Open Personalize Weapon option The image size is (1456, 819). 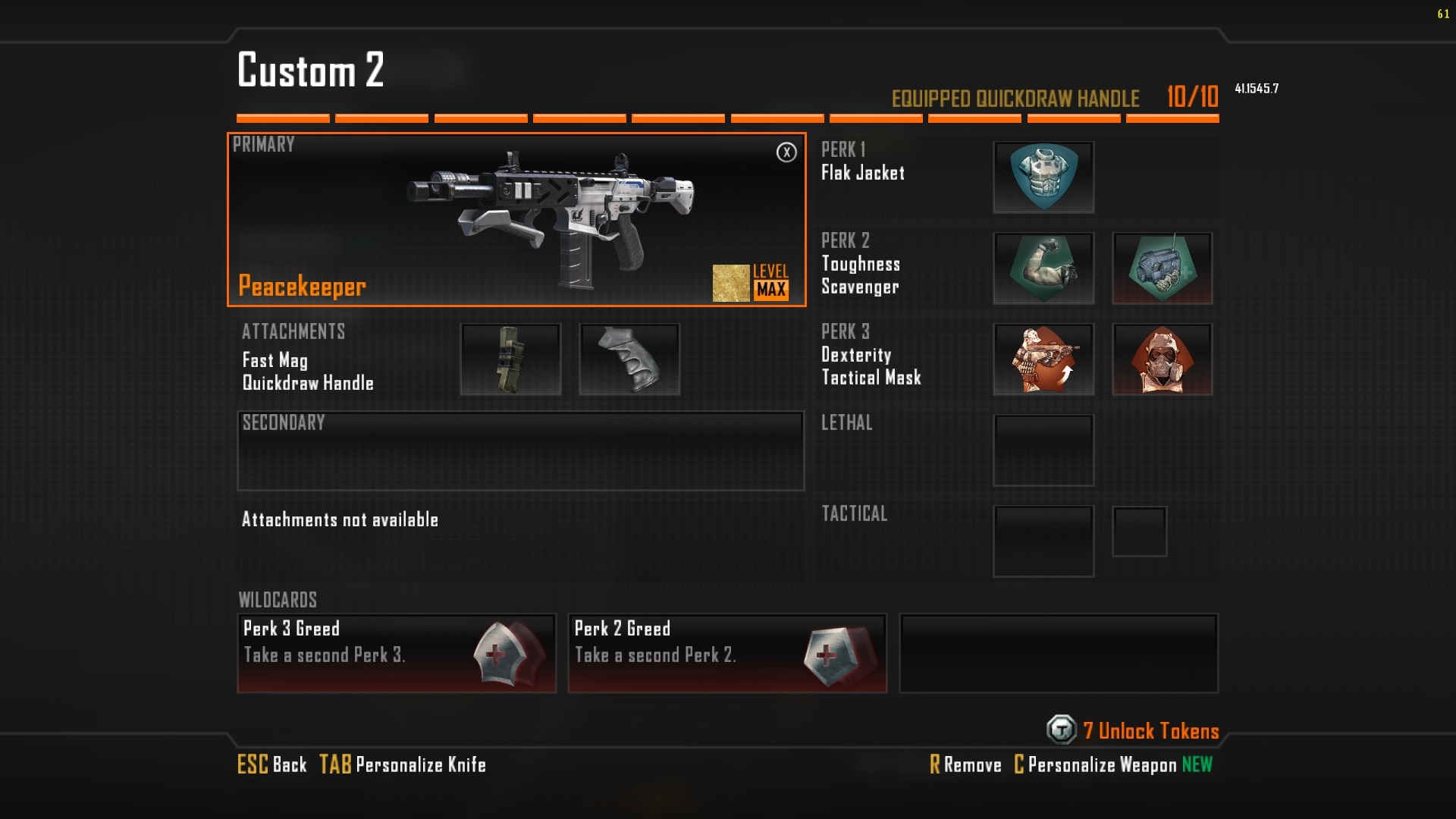point(1096,765)
